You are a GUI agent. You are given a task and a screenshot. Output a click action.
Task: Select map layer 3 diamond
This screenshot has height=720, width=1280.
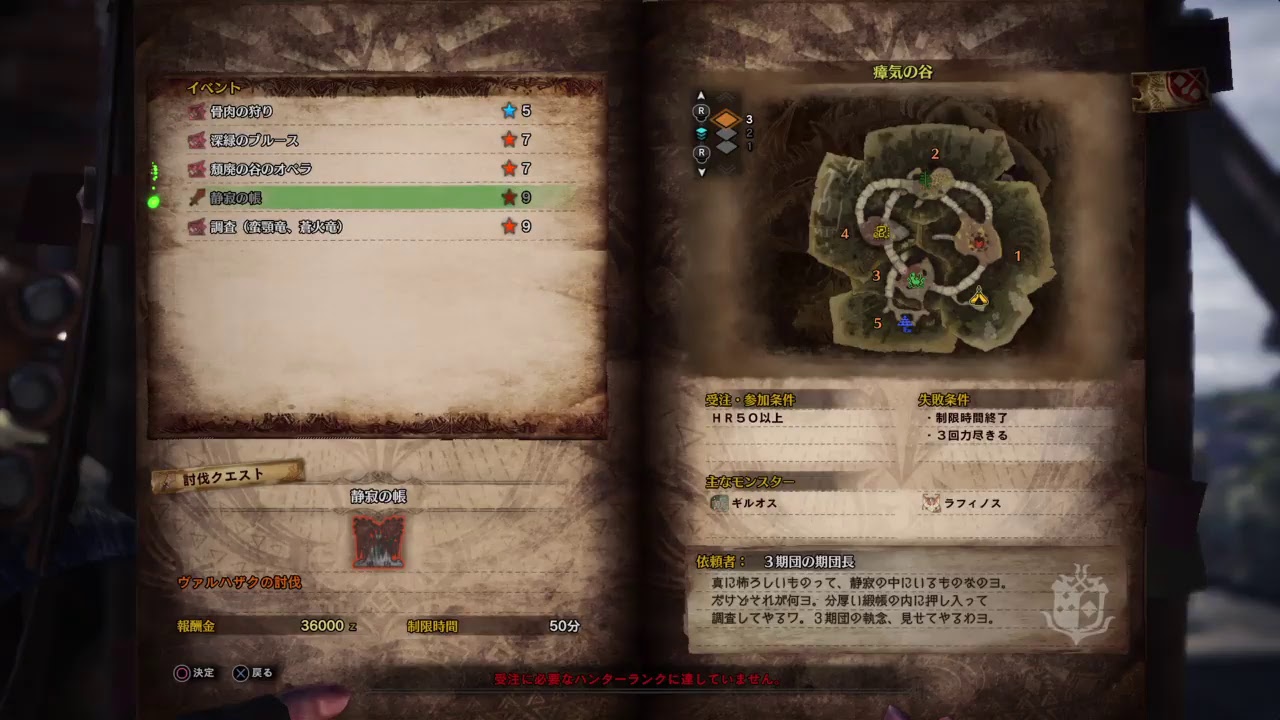726,119
